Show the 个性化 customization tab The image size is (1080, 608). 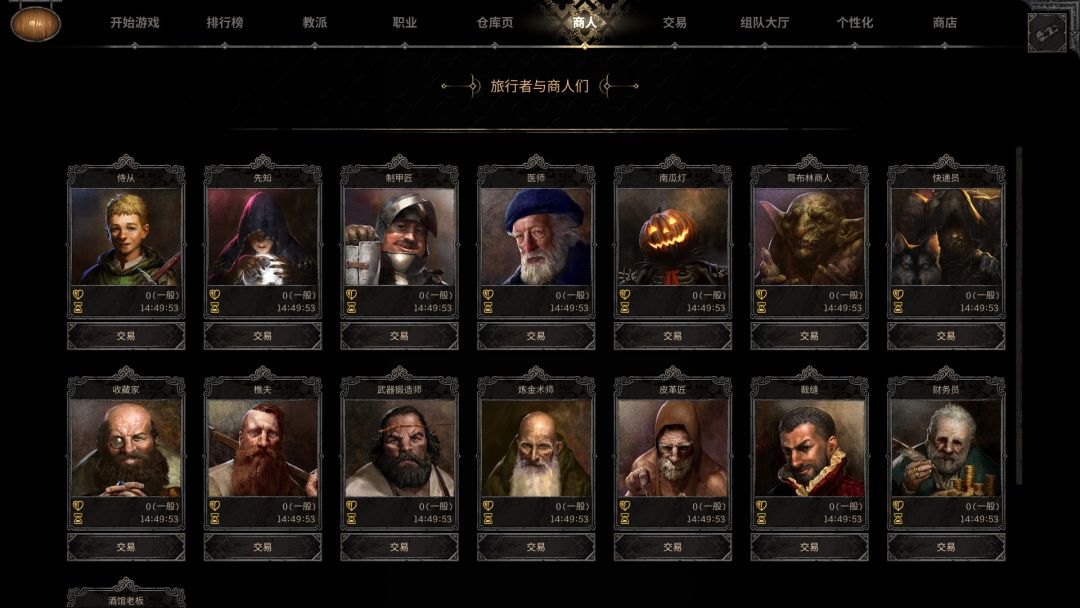point(855,22)
